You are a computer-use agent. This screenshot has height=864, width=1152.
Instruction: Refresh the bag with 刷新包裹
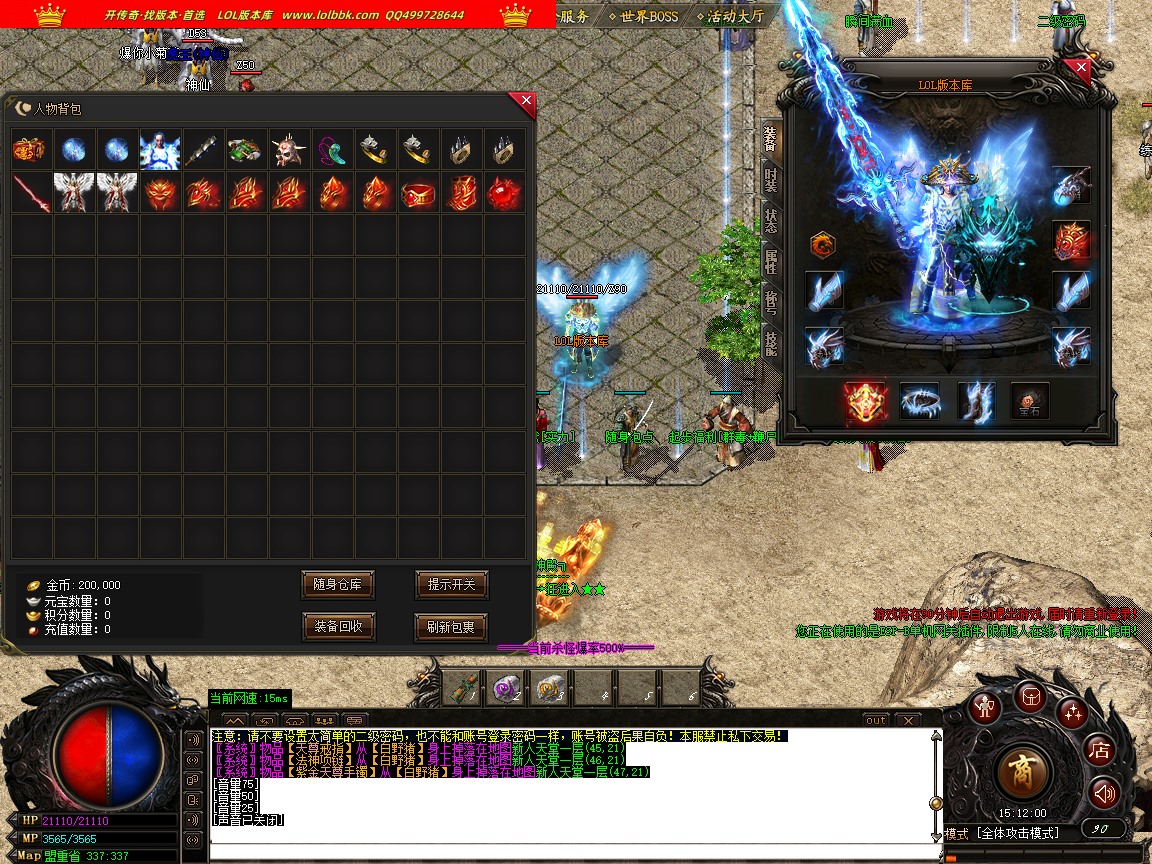point(451,627)
